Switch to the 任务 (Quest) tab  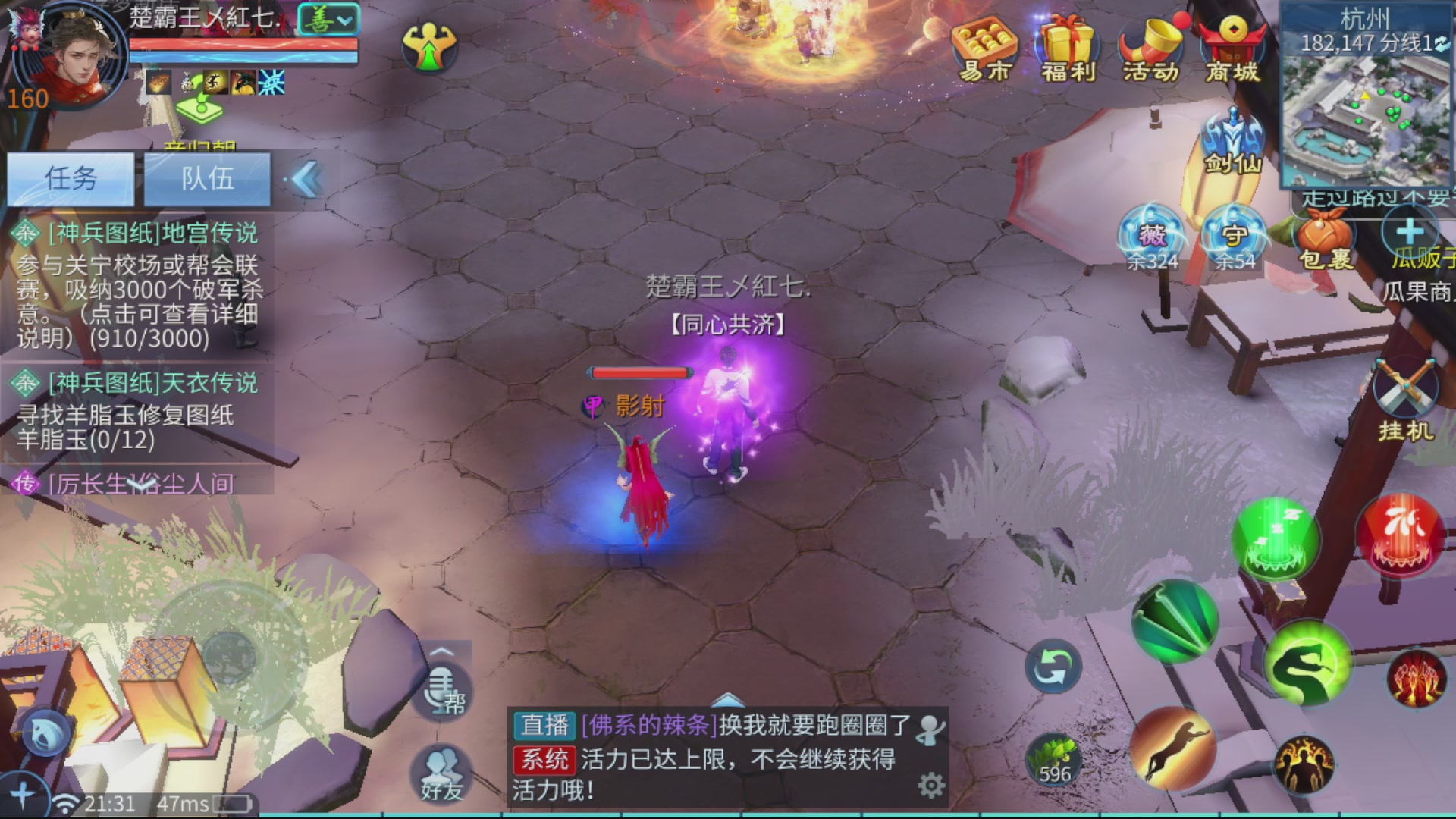click(71, 179)
